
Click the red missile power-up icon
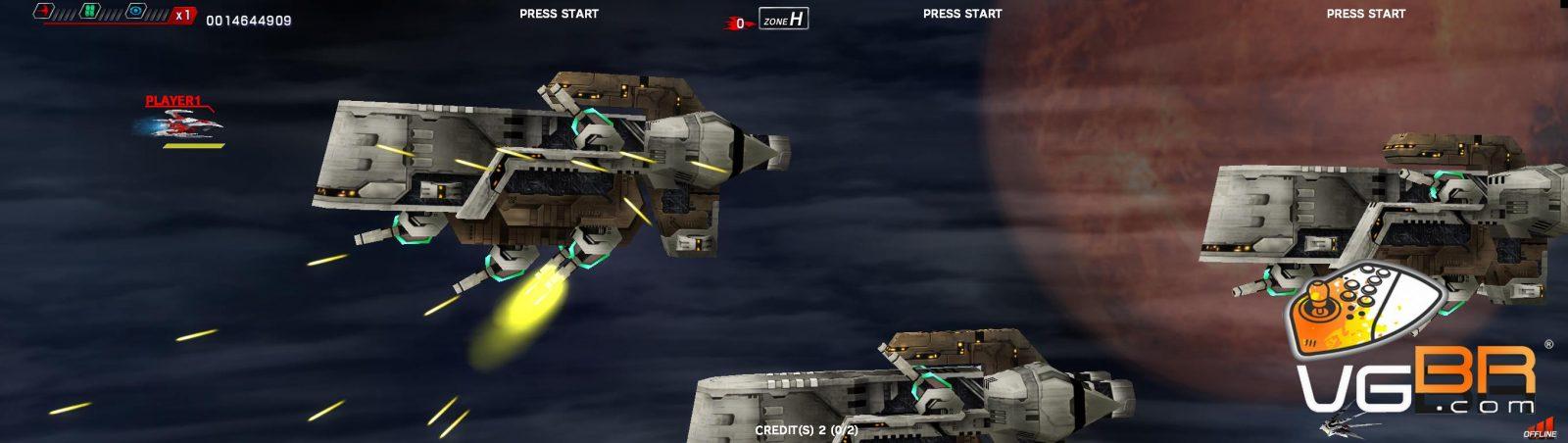[44, 12]
